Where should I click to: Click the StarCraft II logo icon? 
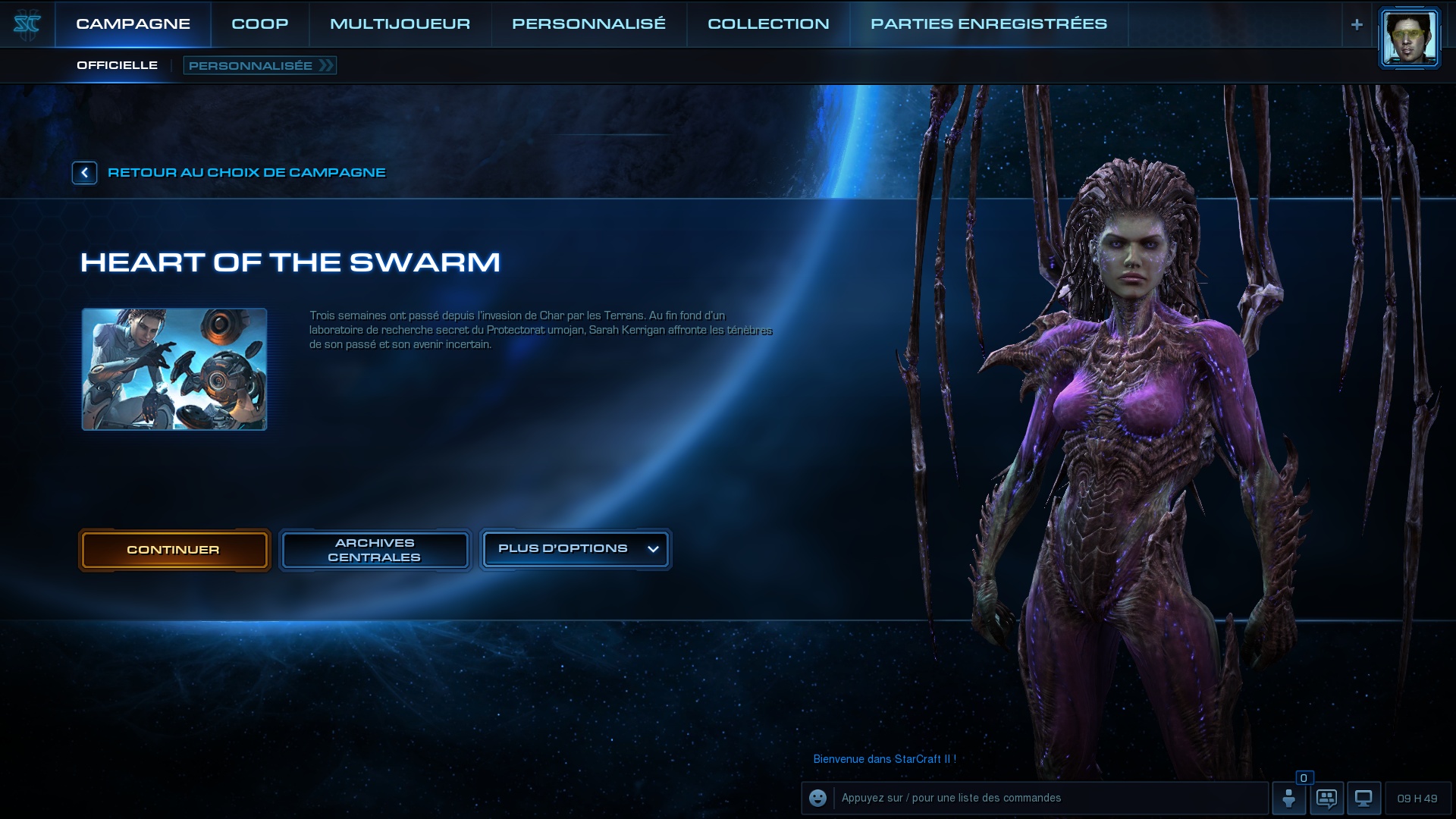27,24
